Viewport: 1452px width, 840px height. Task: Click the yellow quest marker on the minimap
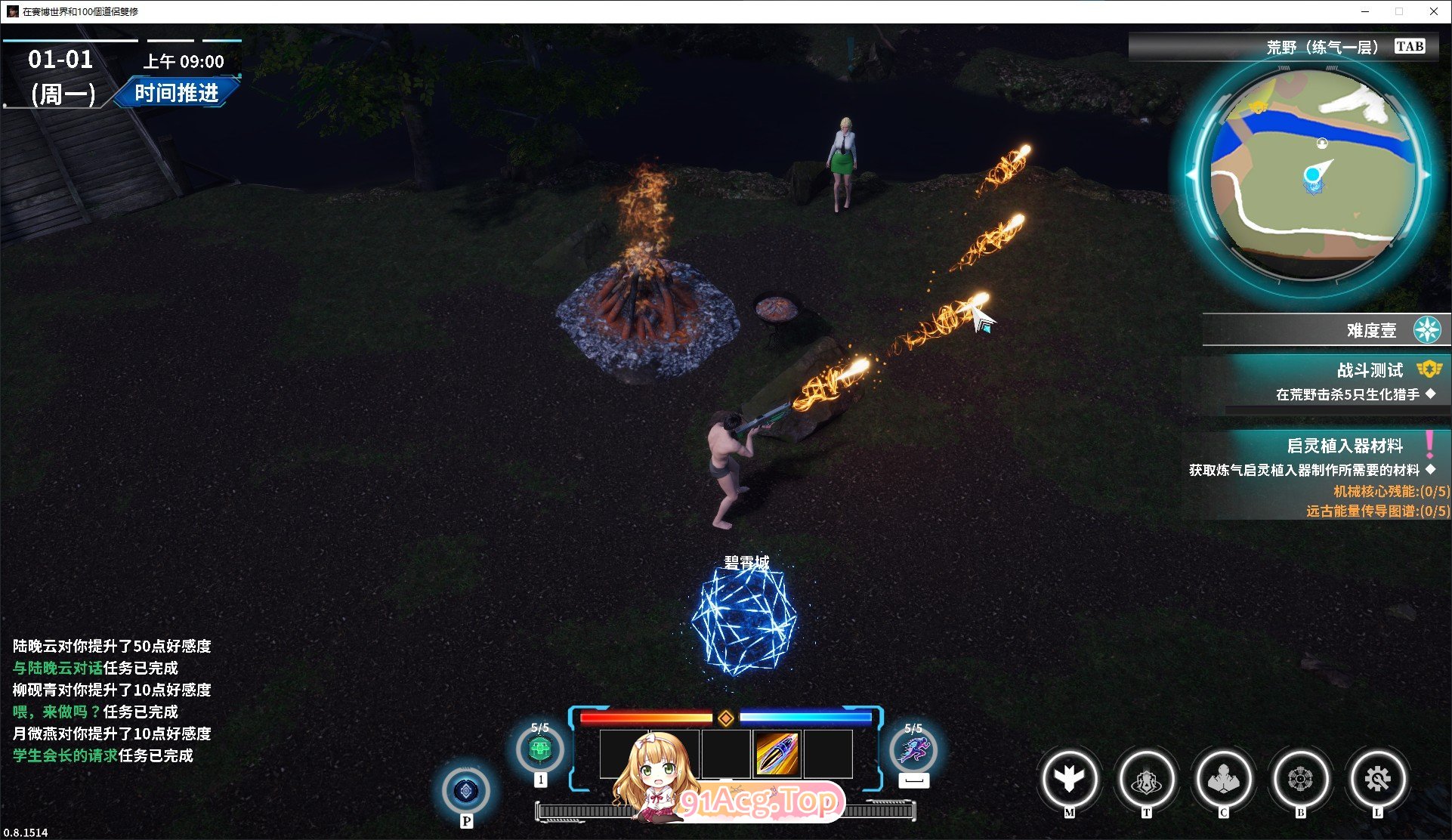pyautogui.click(x=1258, y=108)
